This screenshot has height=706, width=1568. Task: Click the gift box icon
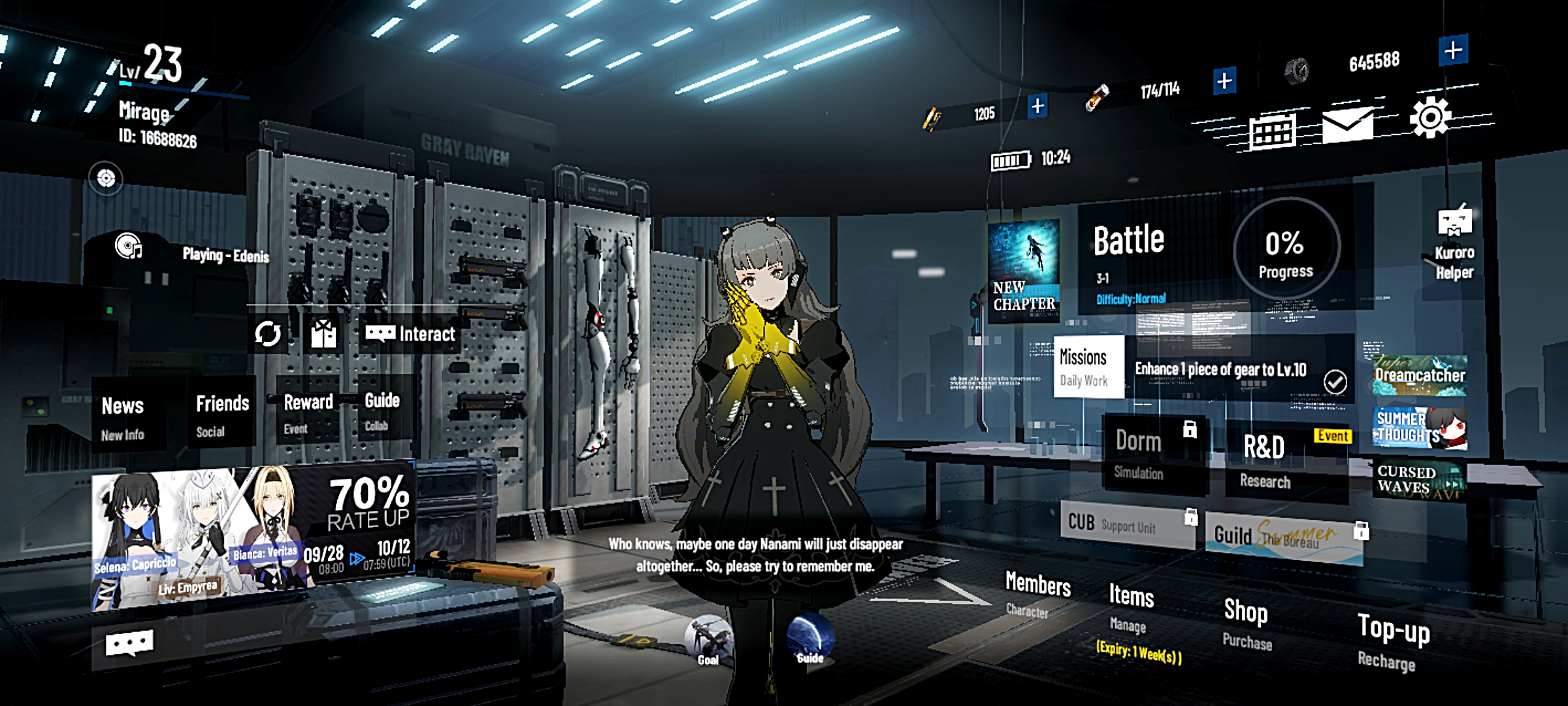coord(323,334)
